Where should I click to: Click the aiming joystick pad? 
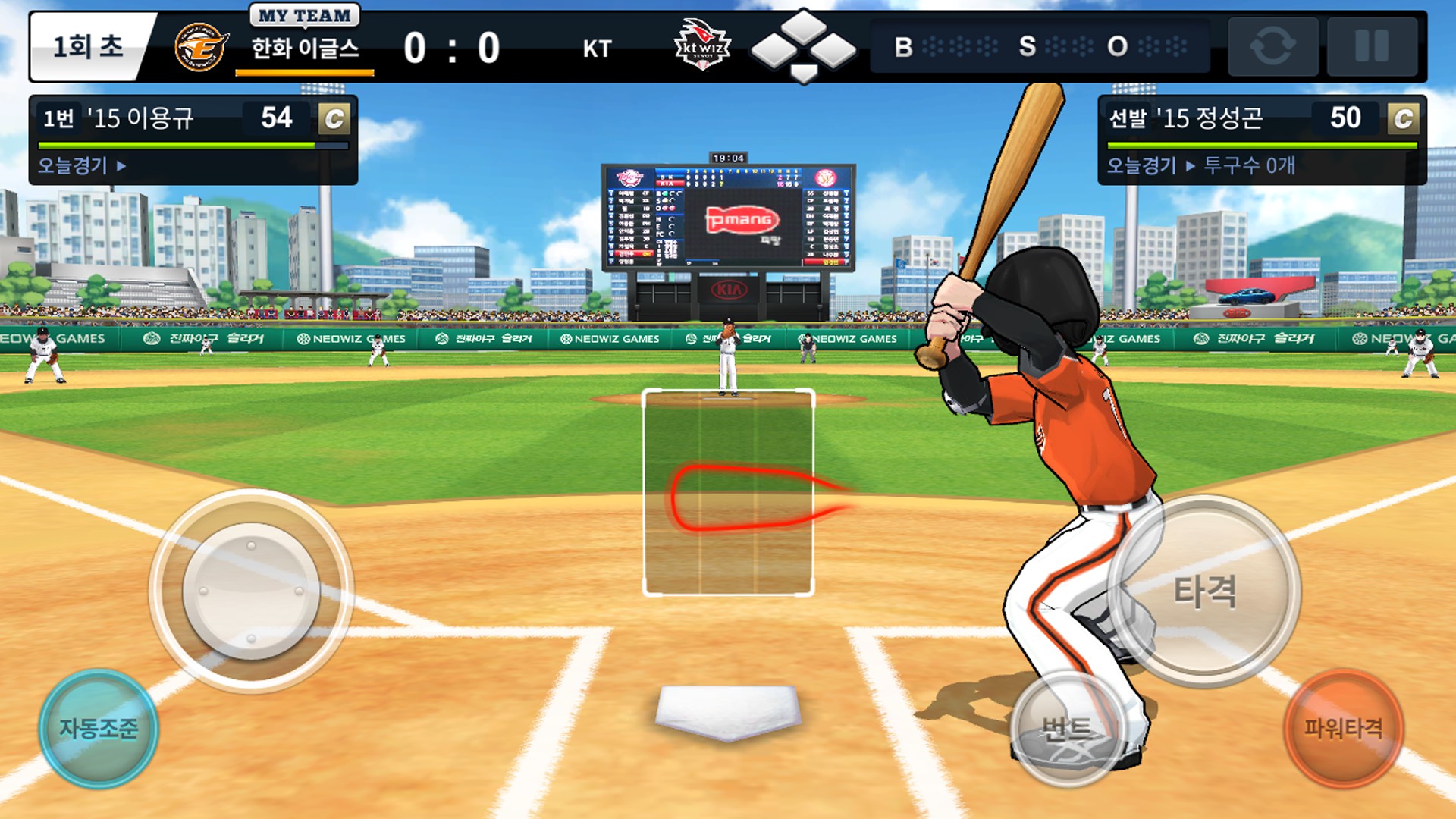tap(251, 591)
